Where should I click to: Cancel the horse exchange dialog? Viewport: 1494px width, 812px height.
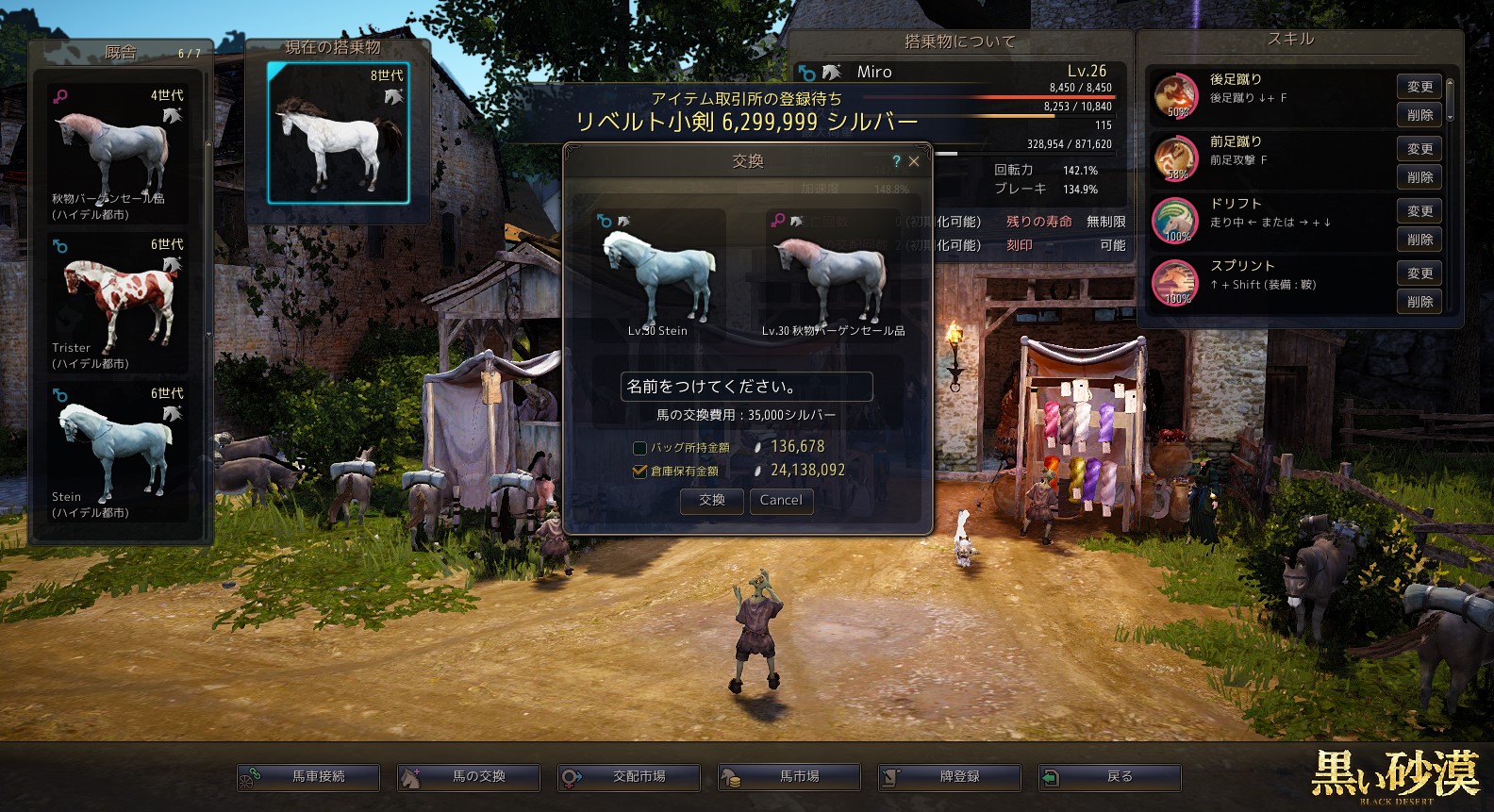(x=781, y=501)
